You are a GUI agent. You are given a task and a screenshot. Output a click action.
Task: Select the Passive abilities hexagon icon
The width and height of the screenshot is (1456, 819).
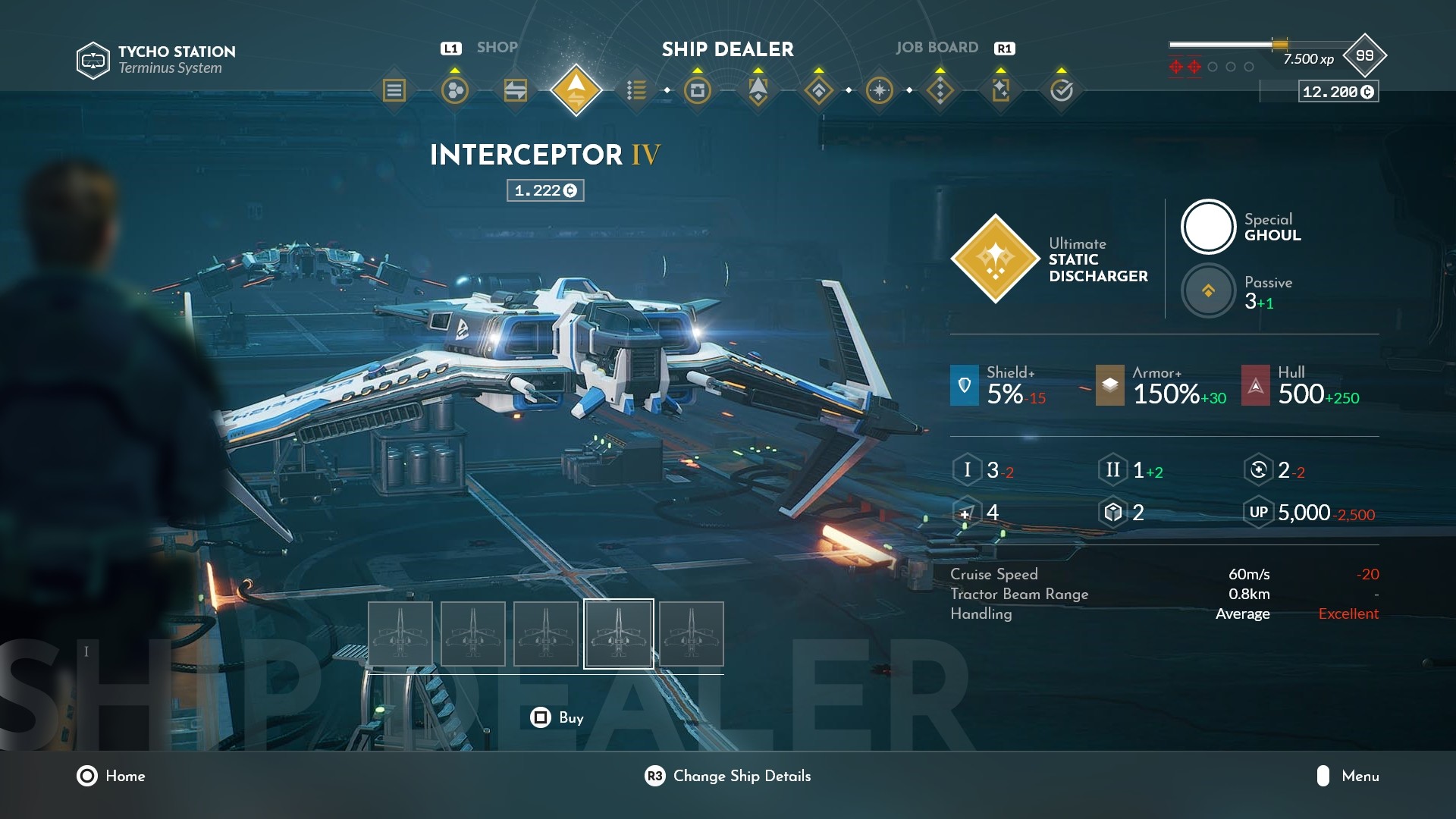point(1208,290)
